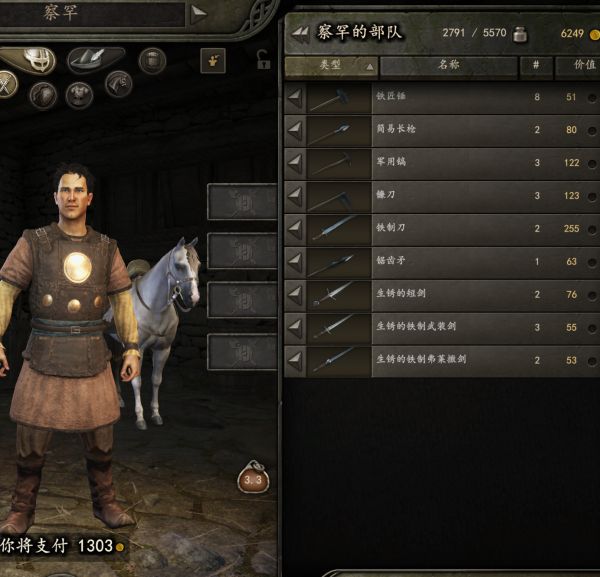600x577 pixels.
Task: Toggle the padlock equipment lock icon
Action: 264,61
